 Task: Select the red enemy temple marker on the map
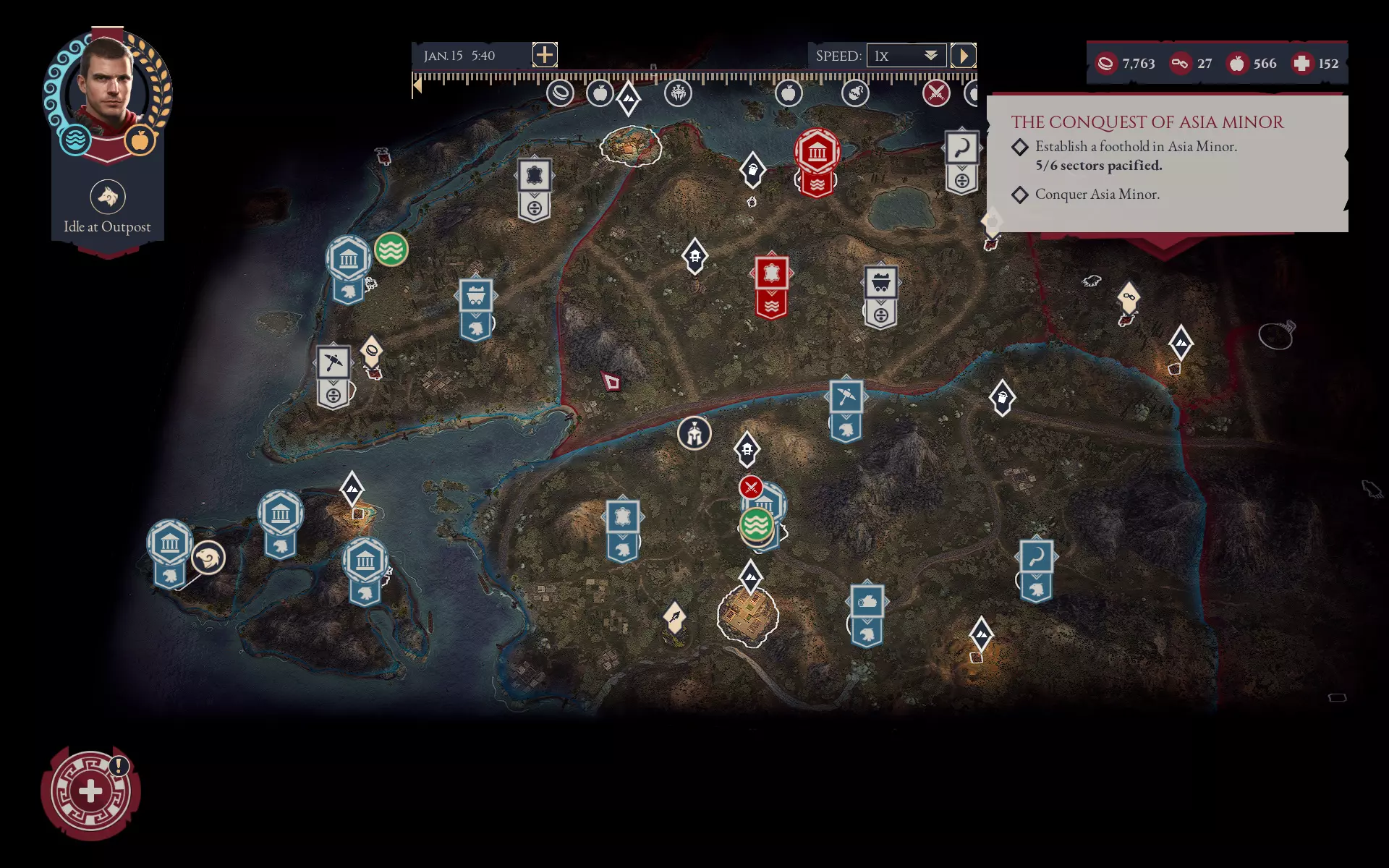point(817,151)
